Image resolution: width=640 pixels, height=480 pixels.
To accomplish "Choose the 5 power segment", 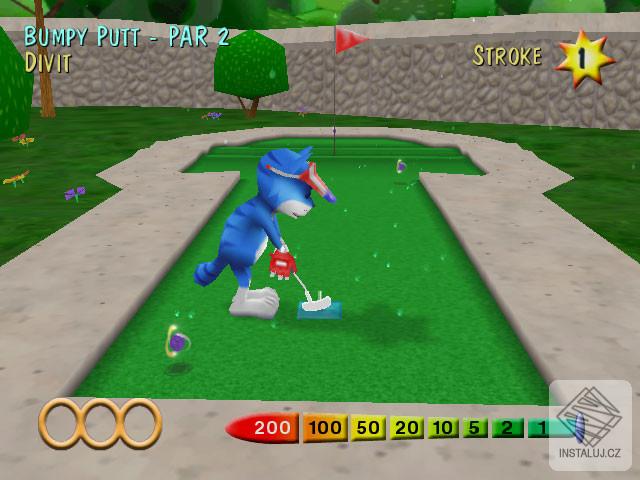I will click(x=475, y=429).
